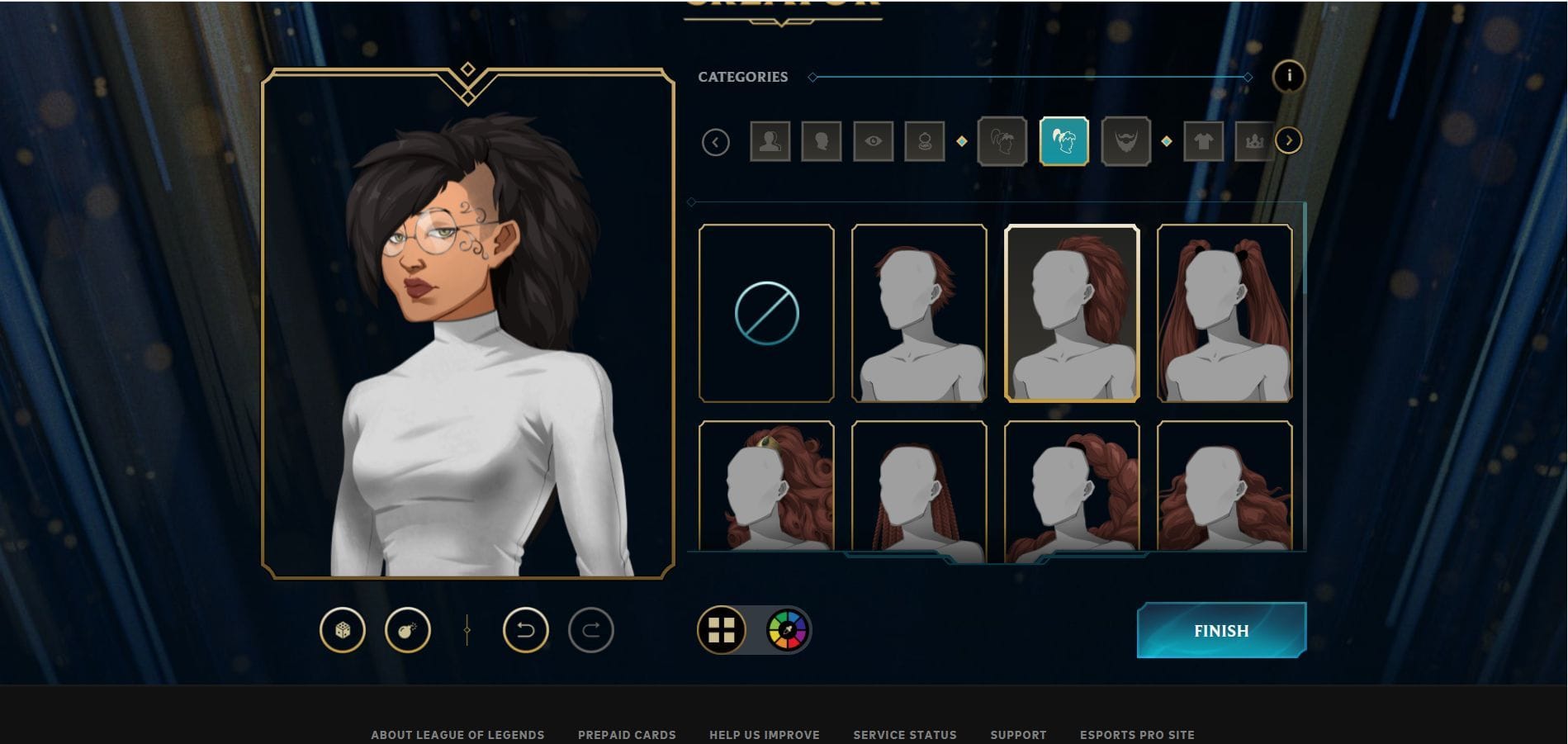1568x744 pixels.
Task: Open the Prepaid Cards link
Action: coord(628,735)
